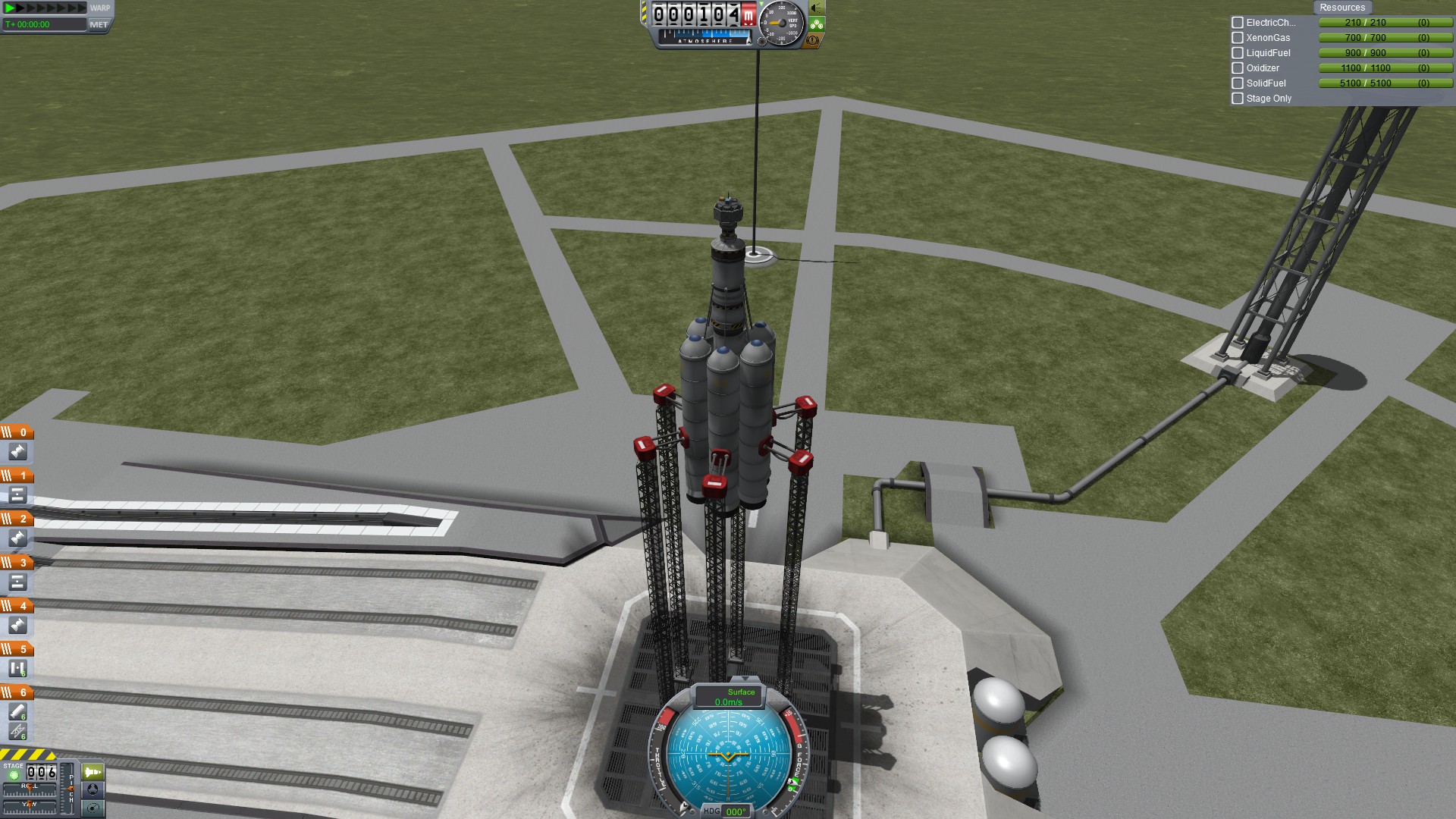Click the green time warp play arrow
The image size is (1456, 819).
[x=10, y=8]
